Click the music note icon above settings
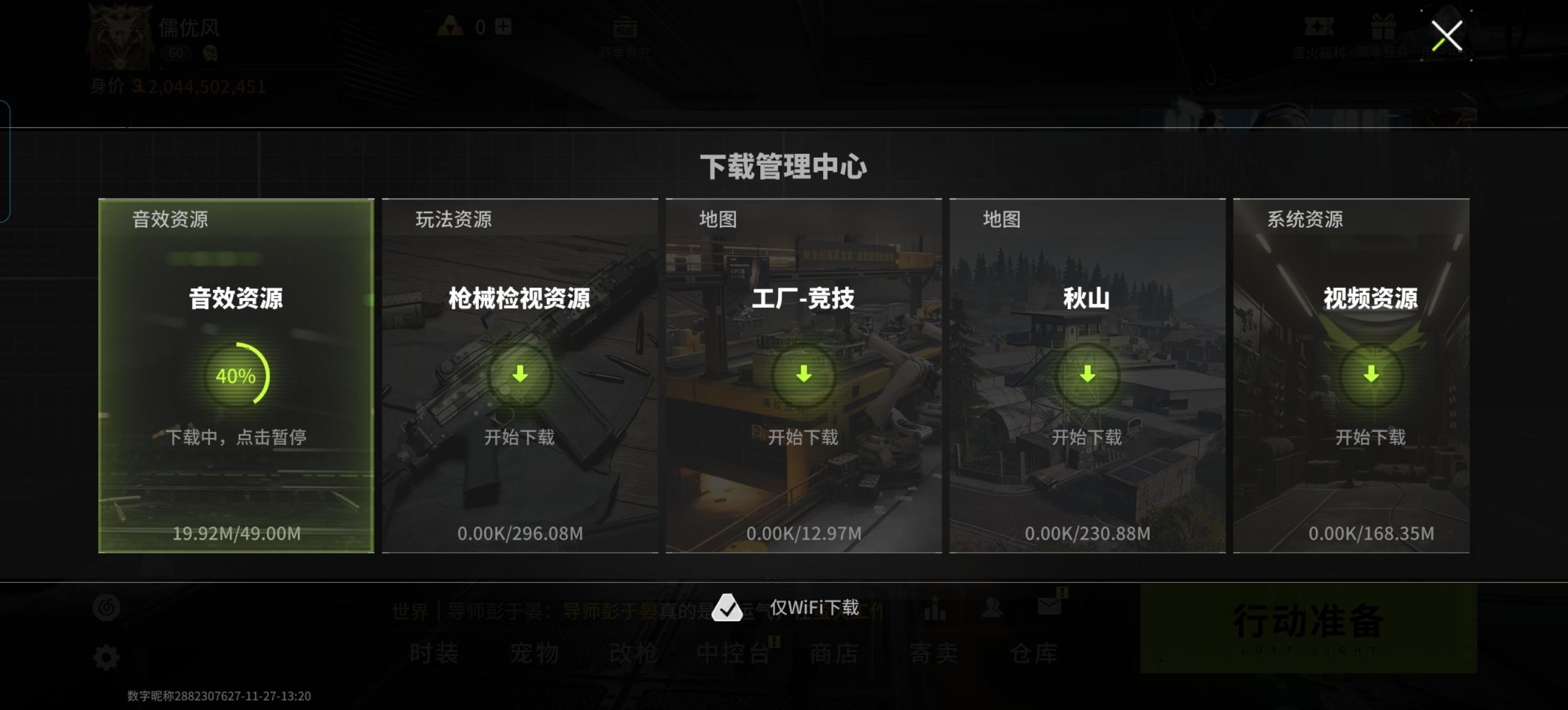 [x=107, y=608]
